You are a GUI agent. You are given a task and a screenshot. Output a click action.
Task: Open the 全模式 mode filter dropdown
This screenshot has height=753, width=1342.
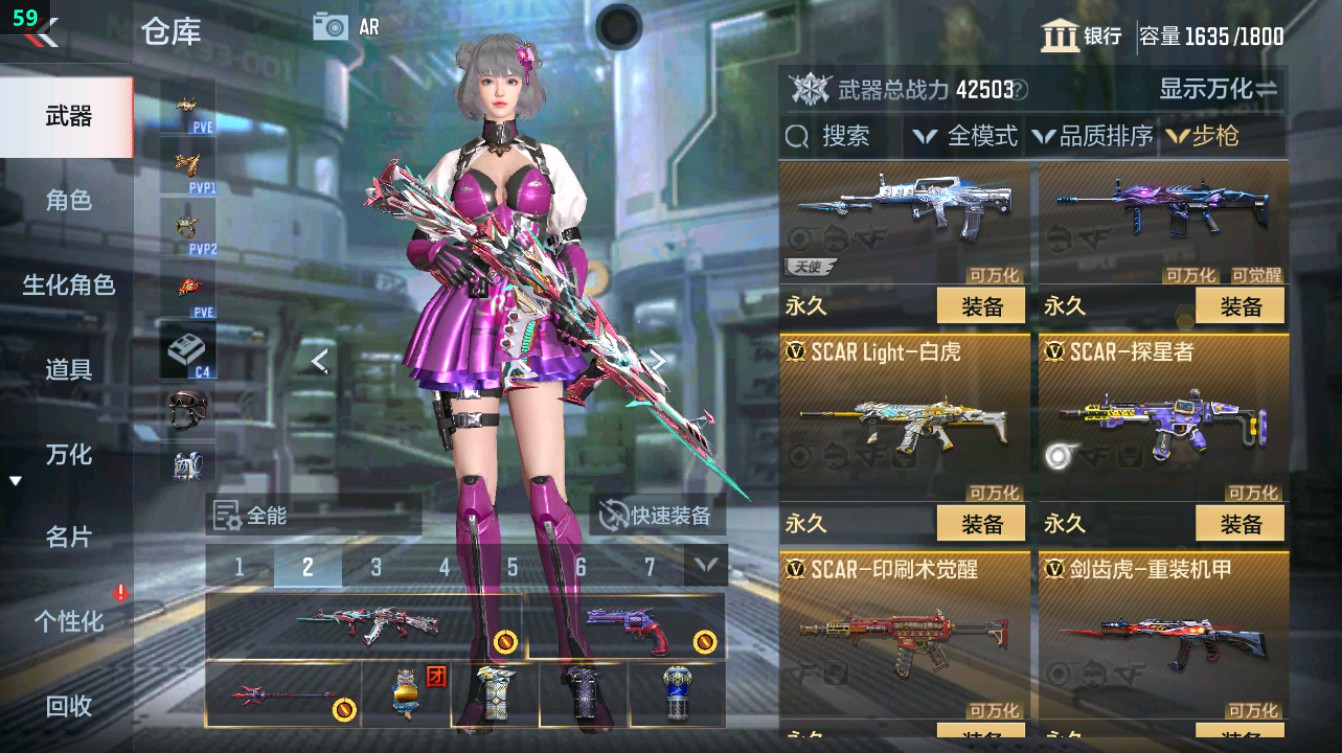(x=983, y=138)
